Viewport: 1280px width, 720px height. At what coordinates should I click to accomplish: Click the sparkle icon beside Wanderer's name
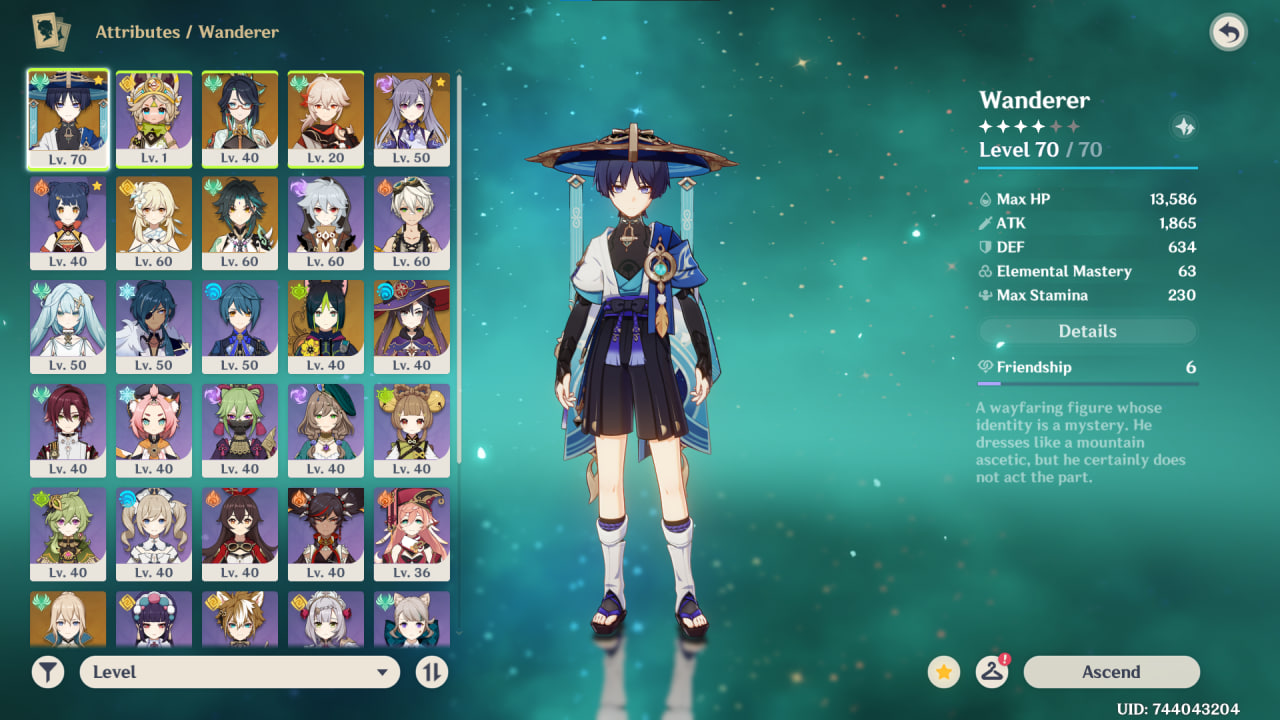pyautogui.click(x=1184, y=127)
